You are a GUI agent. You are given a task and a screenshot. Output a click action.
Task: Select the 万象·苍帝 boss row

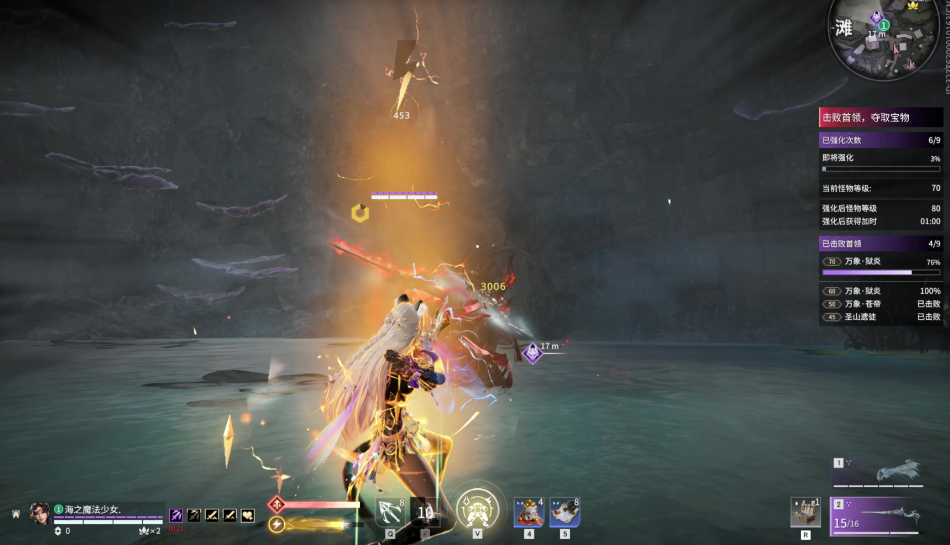tap(879, 303)
